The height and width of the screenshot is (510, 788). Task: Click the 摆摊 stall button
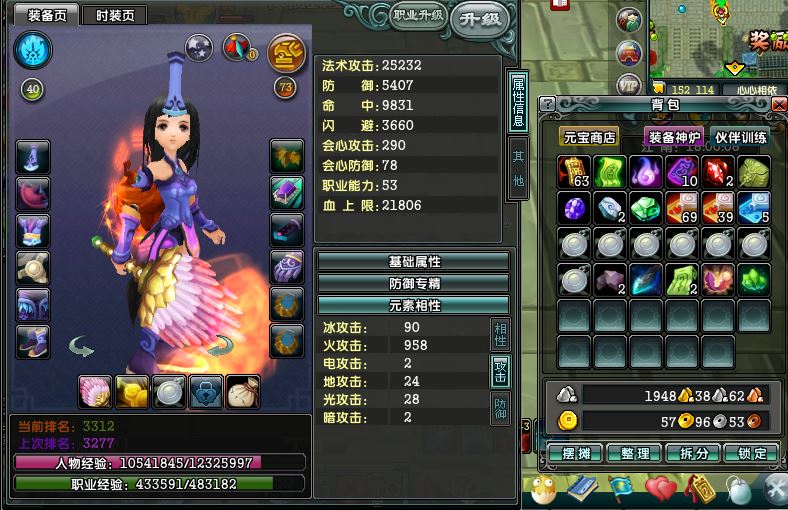click(x=576, y=453)
